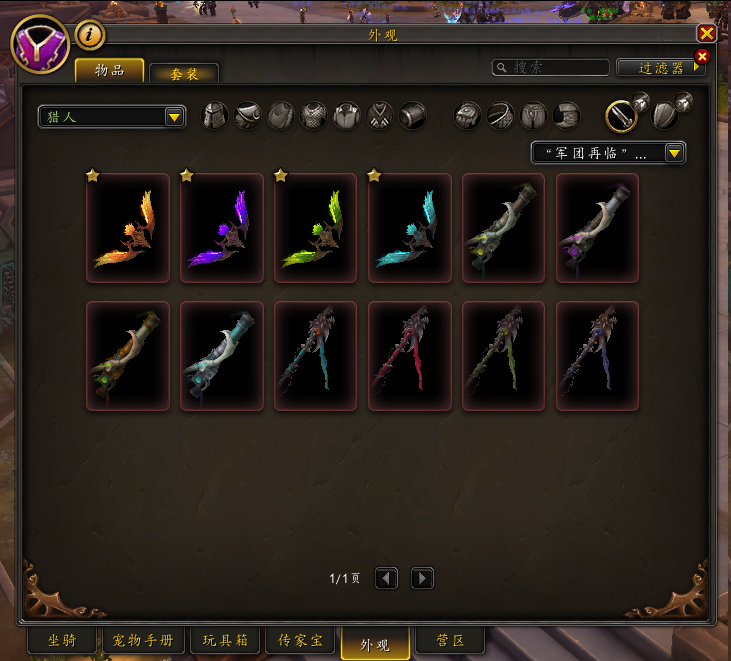
Task: Open the 过滤器 filter menu
Action: (661, 68)
